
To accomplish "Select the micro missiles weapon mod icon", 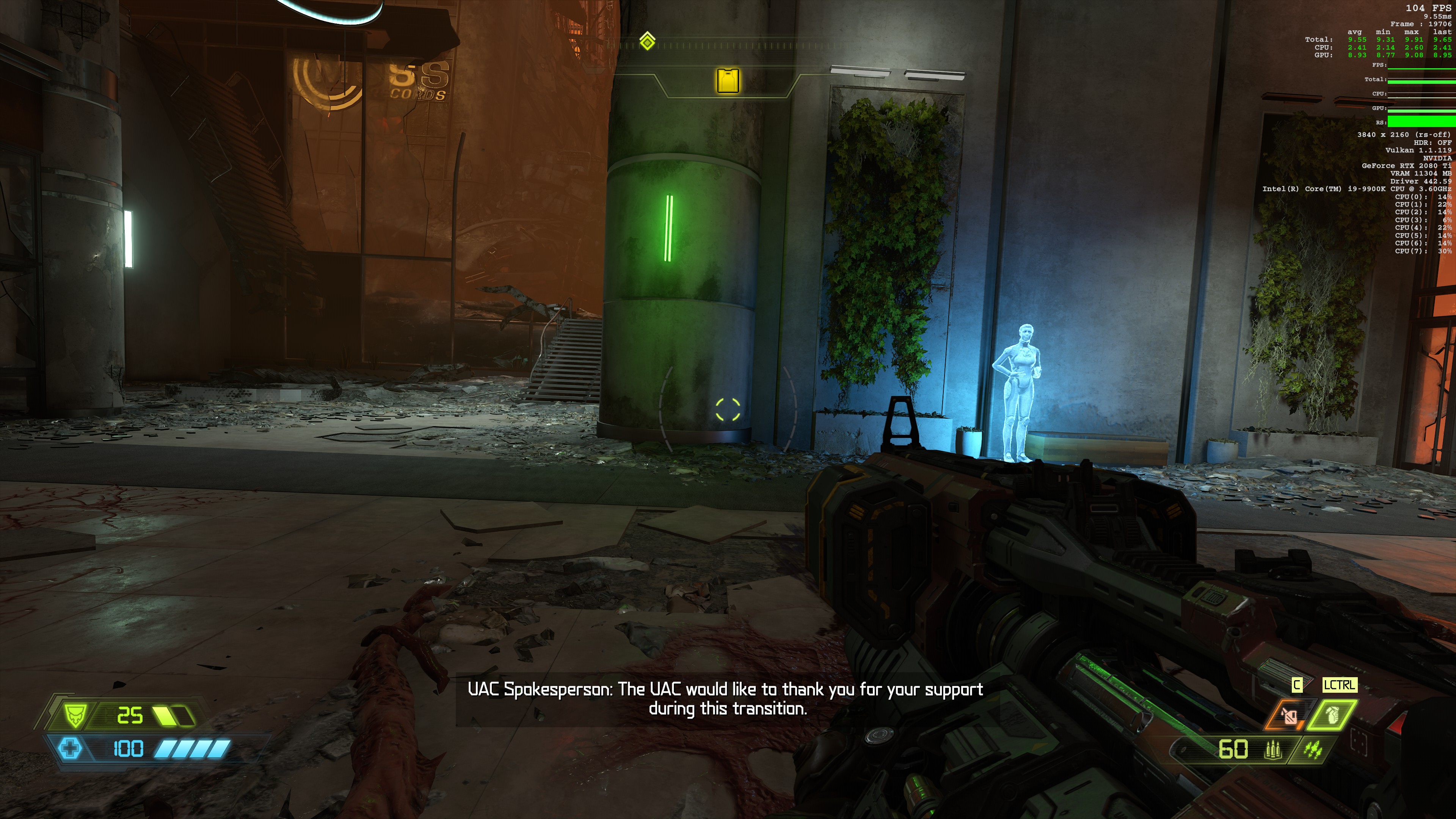I will [1312, 750].
